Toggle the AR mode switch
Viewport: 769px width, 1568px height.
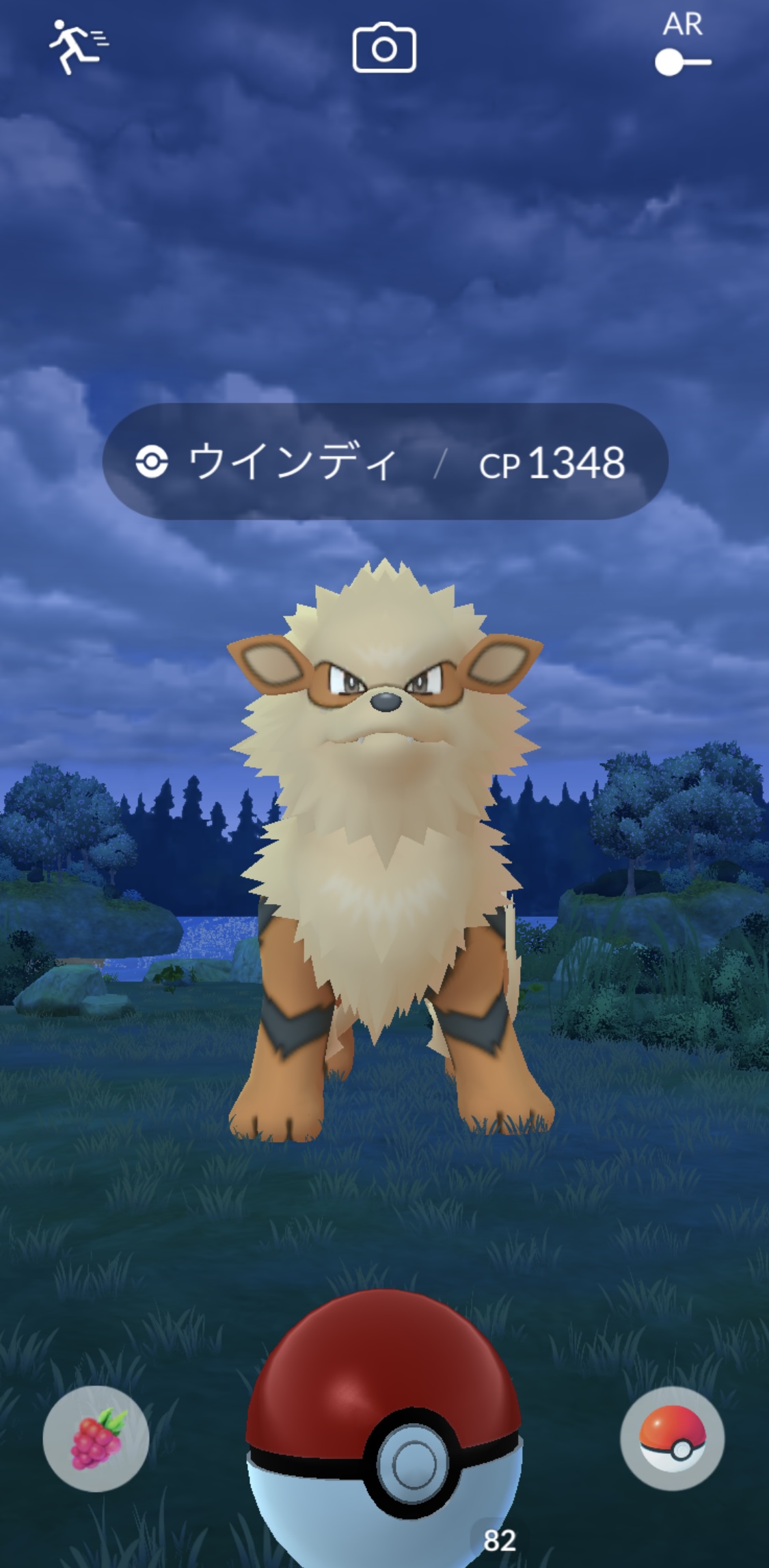(683, 62)
